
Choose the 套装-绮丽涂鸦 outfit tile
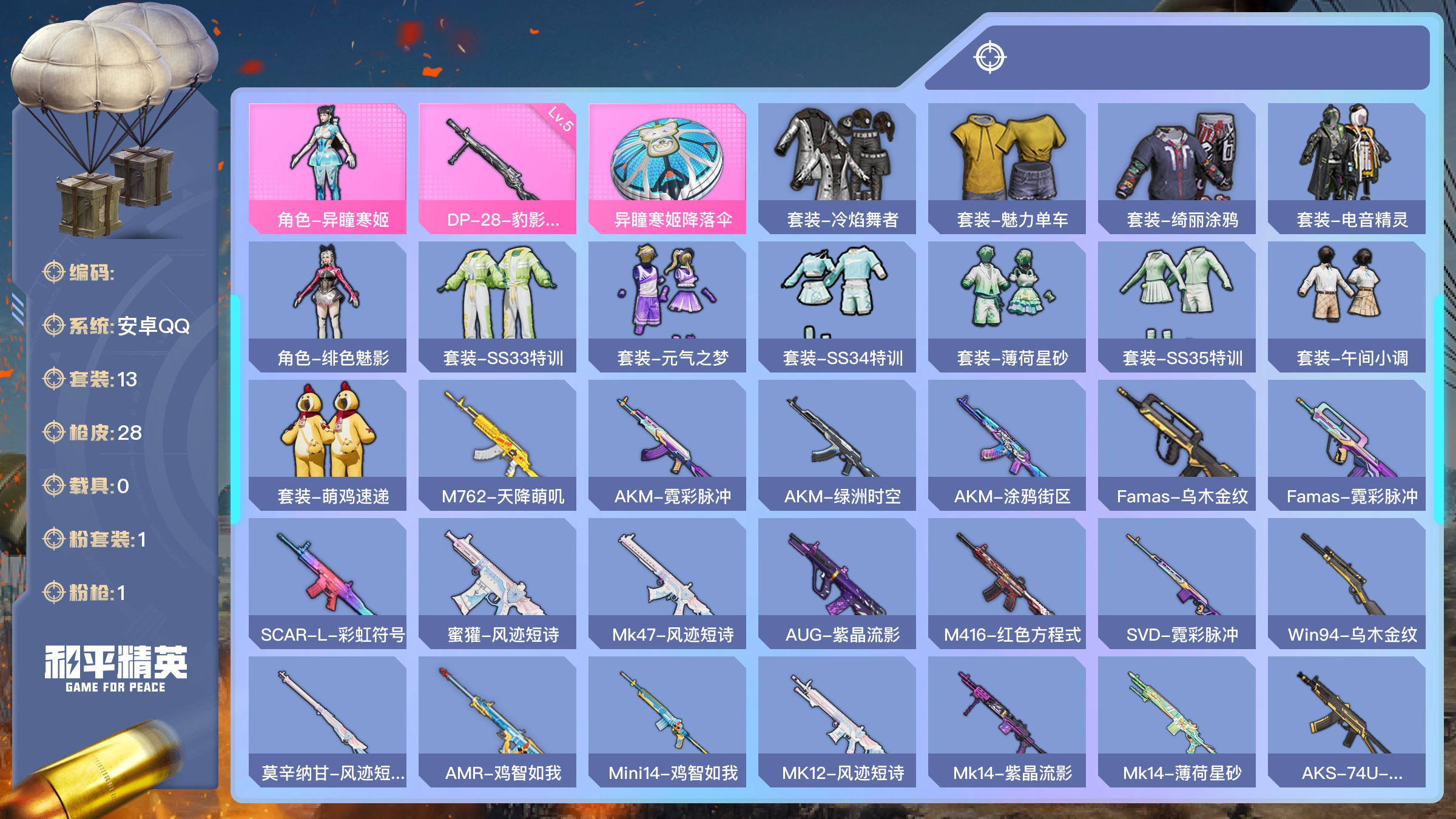pyautogui.click(x=1177, y=167)
